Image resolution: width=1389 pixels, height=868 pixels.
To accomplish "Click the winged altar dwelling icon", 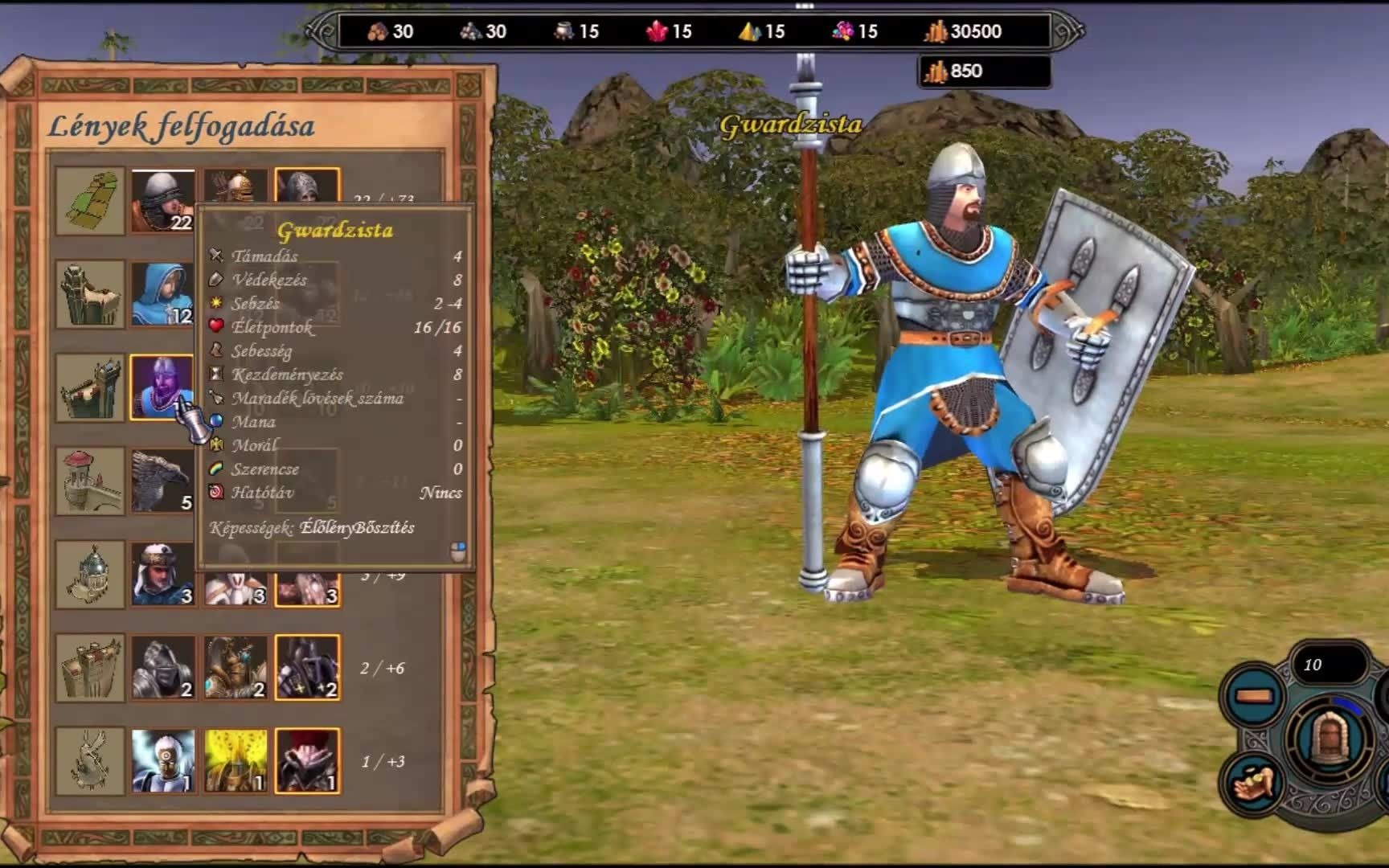I will pyautogui.click(x=90, y=760).
